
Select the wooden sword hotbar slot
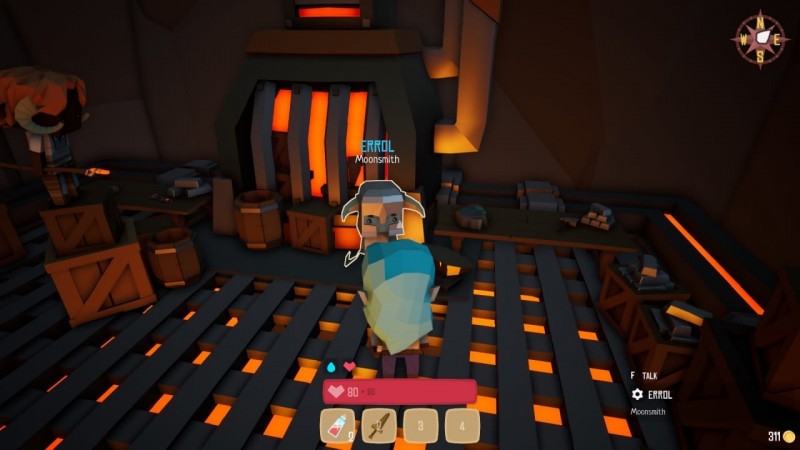pos(379,426)
